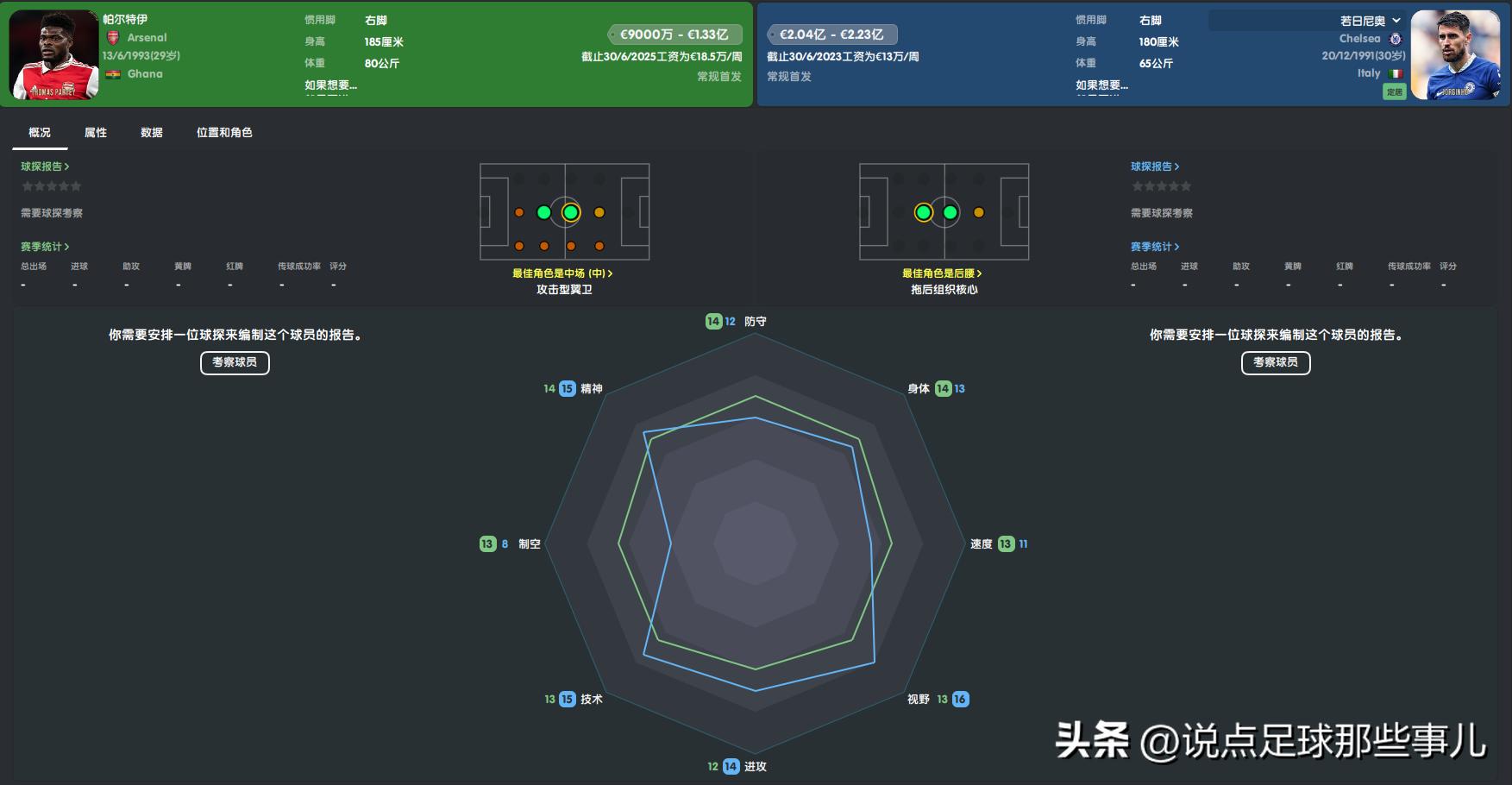Screen dimensions: 1512x785
Task: Click Thomas Partey's portrait photo
Action: (53, 55)
